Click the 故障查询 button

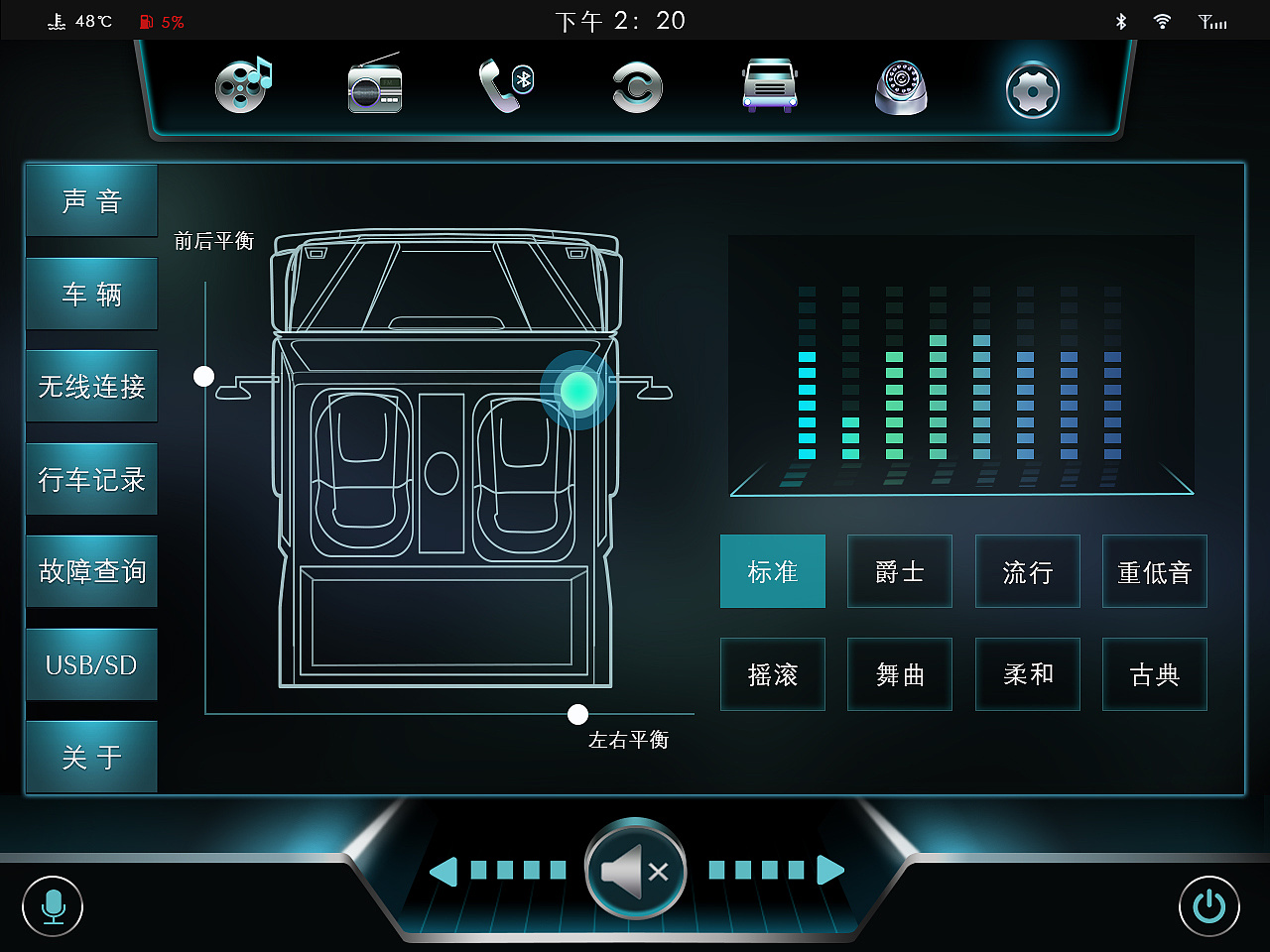tap(91, 571)
